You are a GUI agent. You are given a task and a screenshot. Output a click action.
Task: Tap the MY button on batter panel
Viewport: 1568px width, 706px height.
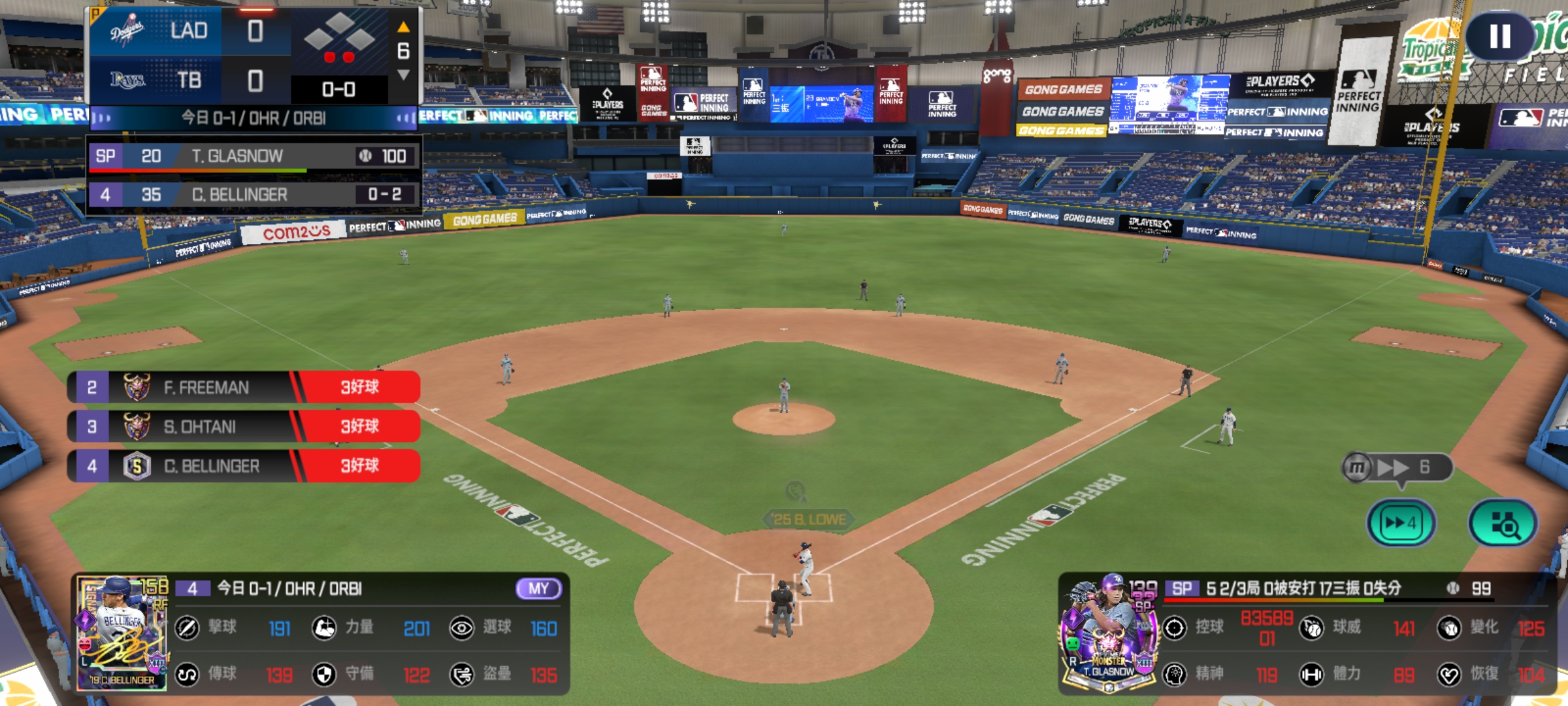[538, 588]
